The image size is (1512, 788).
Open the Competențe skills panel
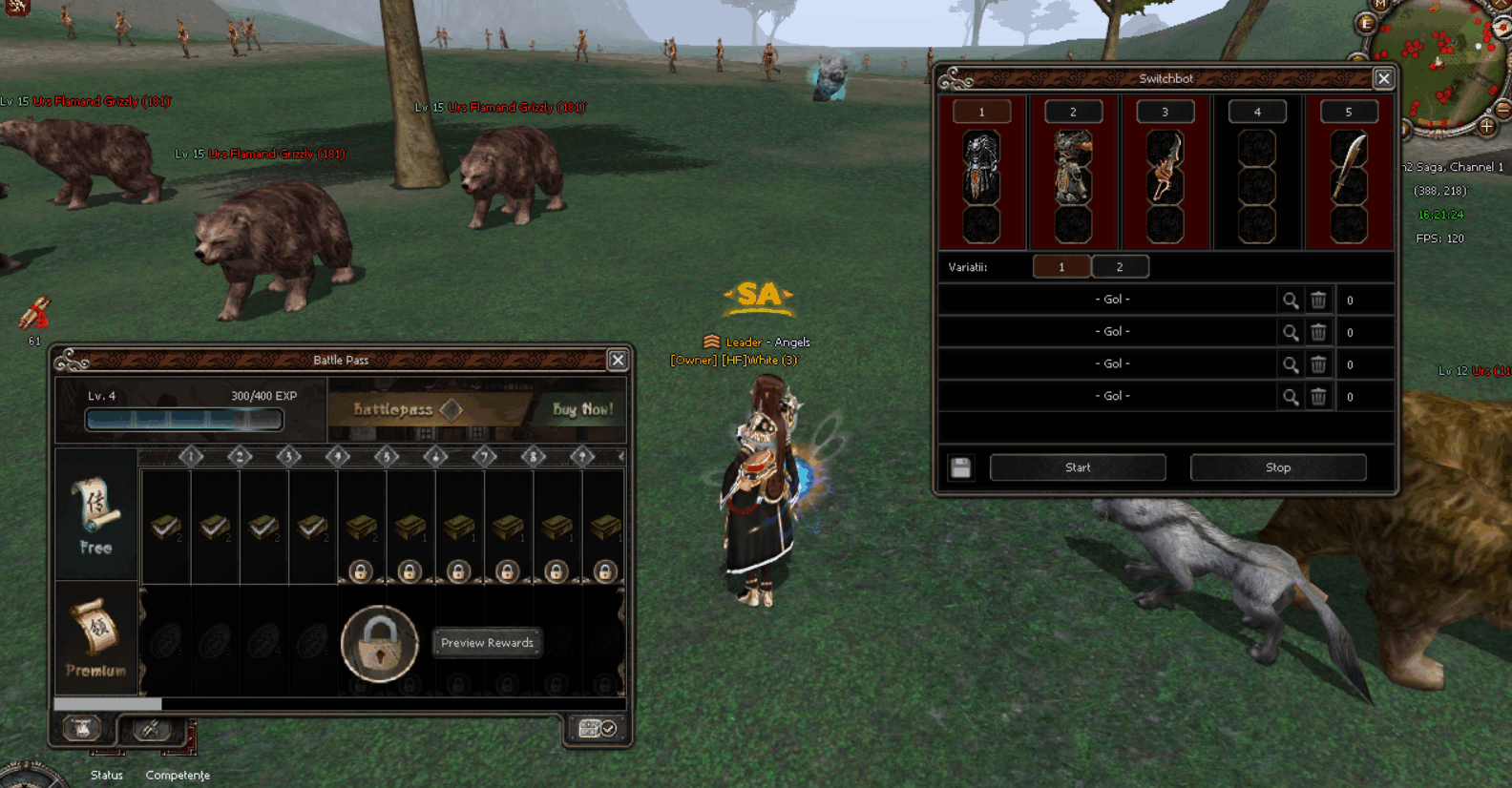(x=178, y=775)
